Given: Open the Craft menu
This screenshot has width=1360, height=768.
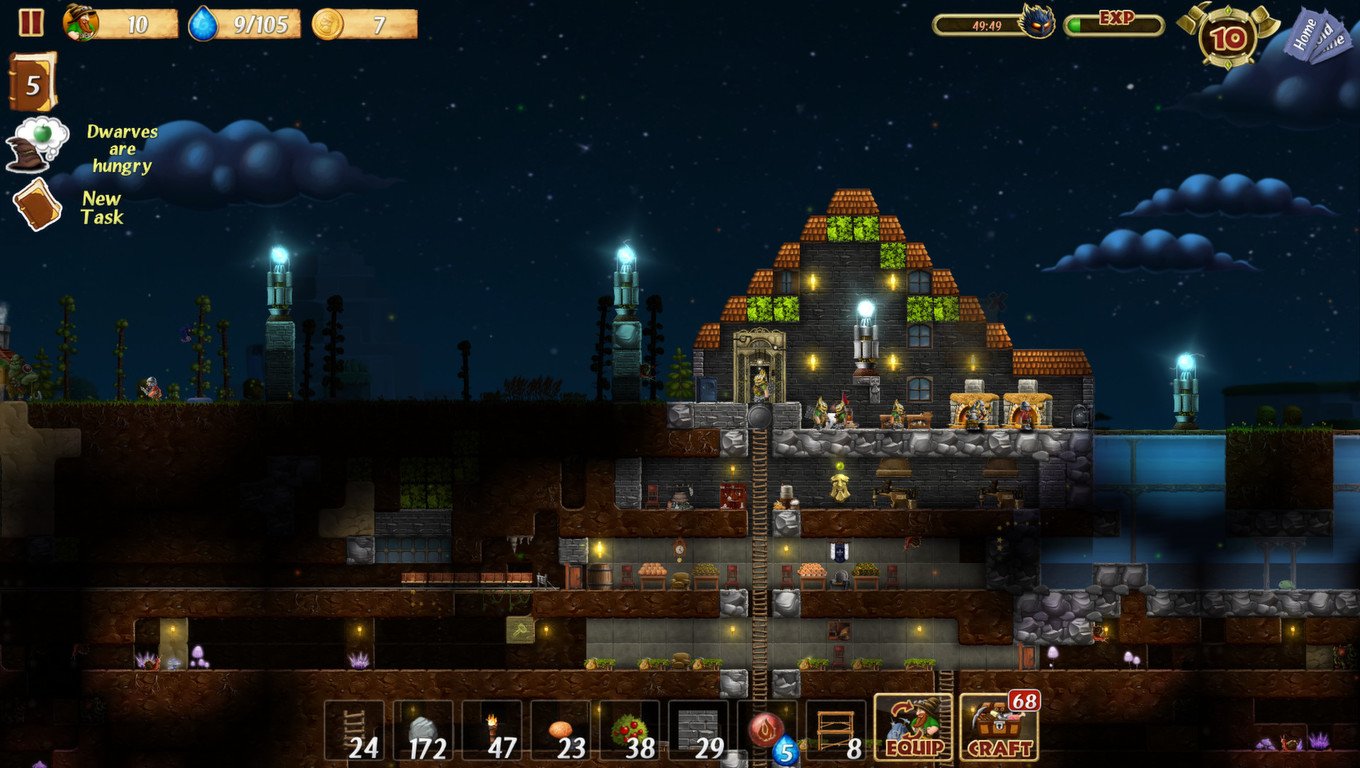Looking at the screenshot, I should pyautogui.click(x=998, y=728).
